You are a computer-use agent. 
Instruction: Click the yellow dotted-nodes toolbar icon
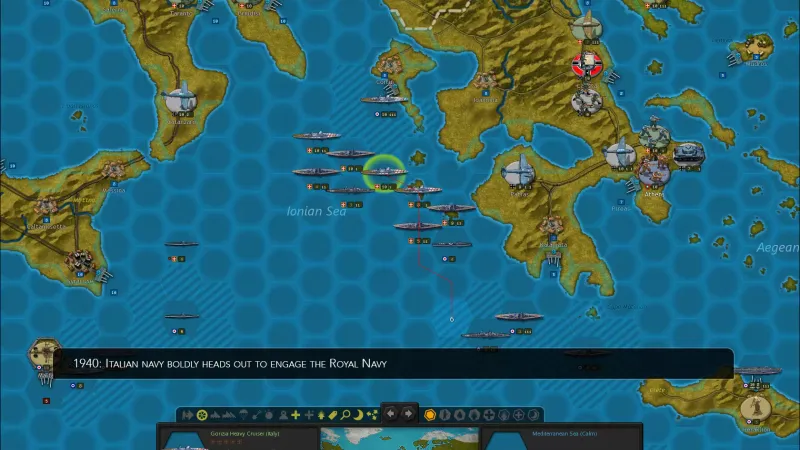tap(372, 414)
